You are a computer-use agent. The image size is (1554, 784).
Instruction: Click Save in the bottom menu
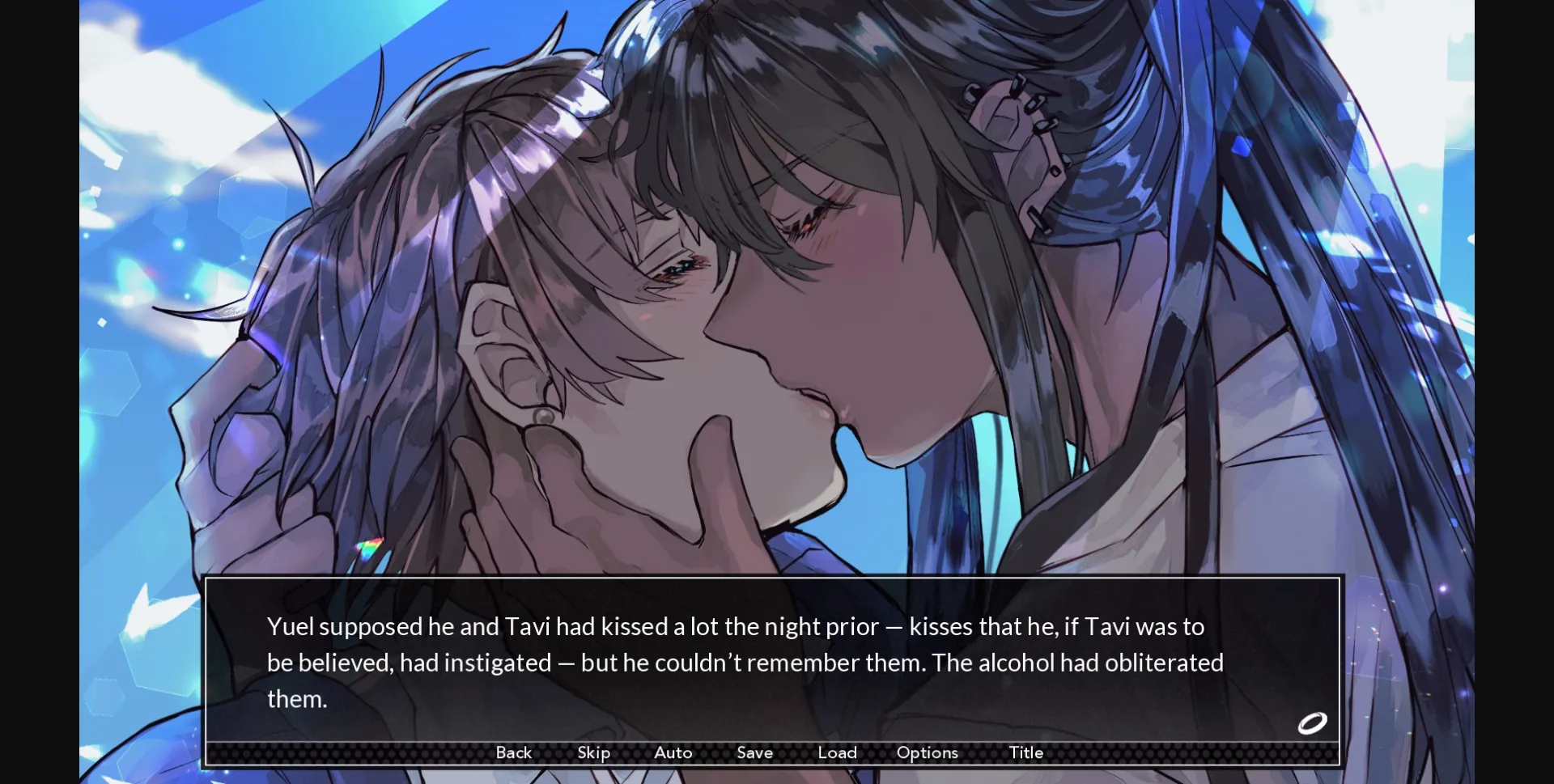pyautogui.click(x=754, y=752)
